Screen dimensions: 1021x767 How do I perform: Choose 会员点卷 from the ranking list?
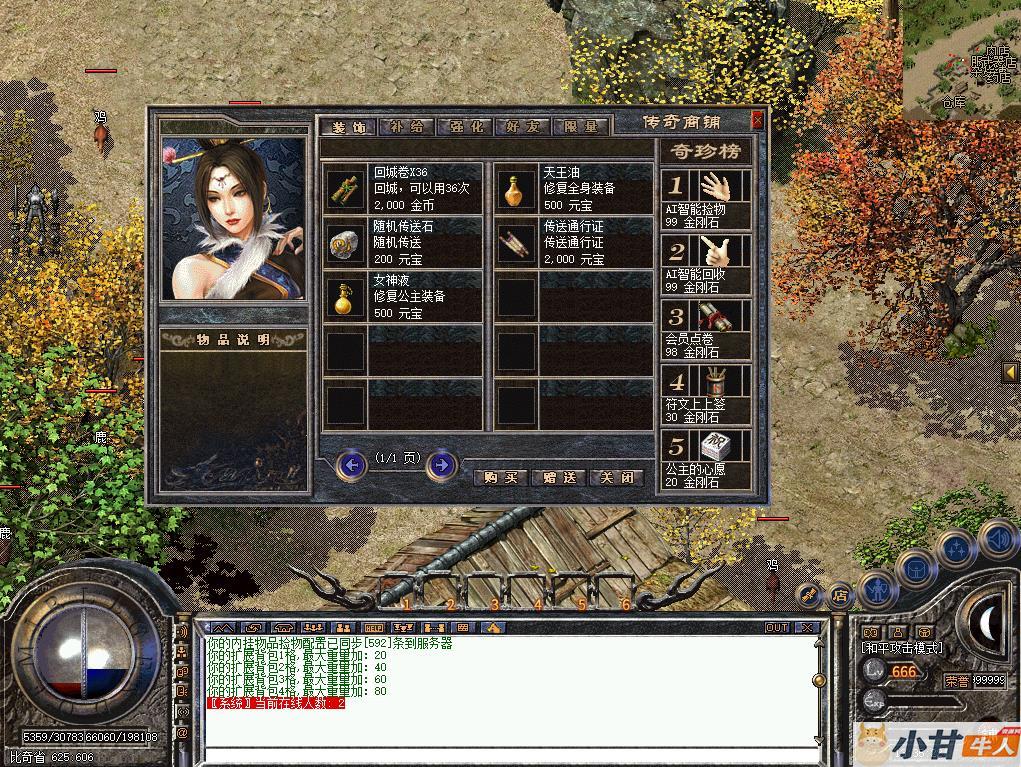pyautogui.click(x=706, y=328)
